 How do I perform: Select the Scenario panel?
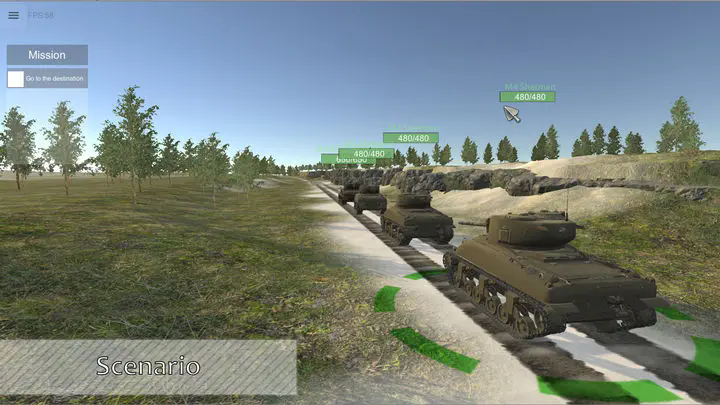pos(148,367)
